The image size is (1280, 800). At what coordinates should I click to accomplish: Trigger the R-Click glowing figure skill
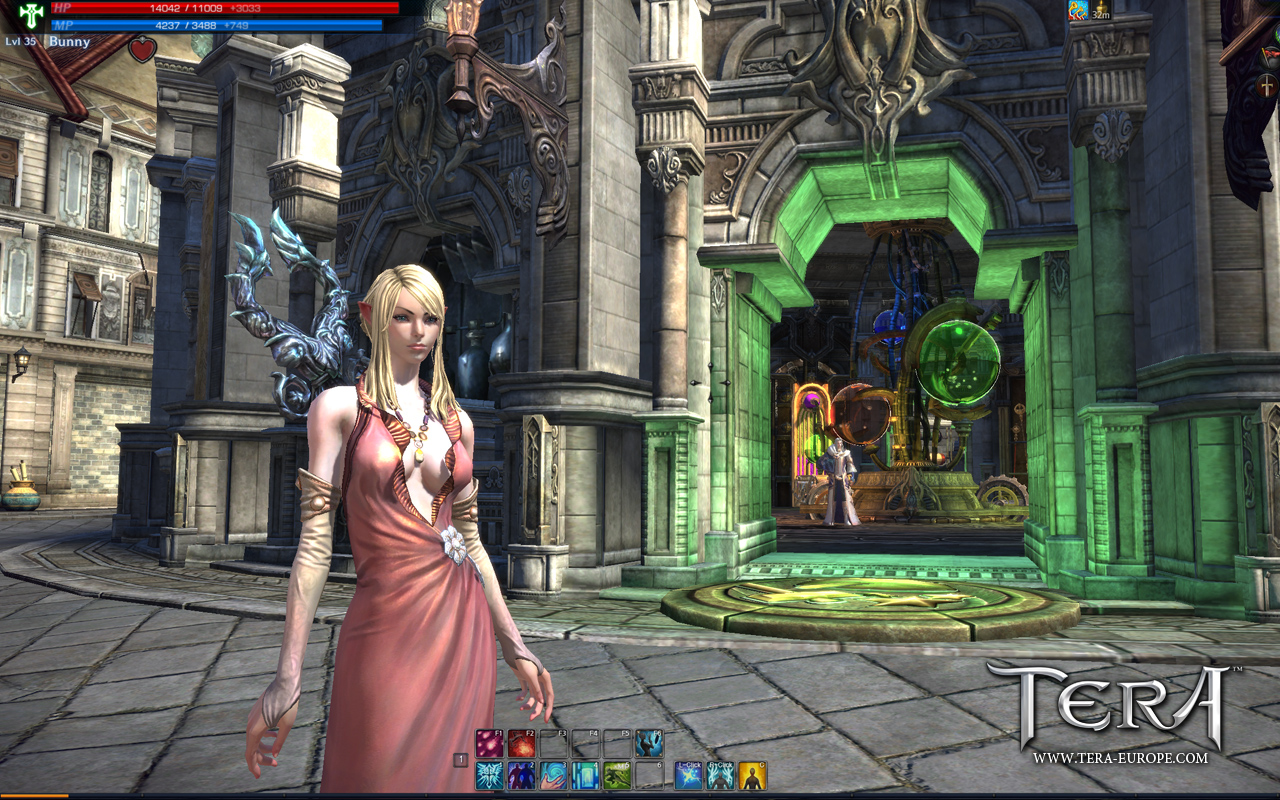tap(720, 775)
